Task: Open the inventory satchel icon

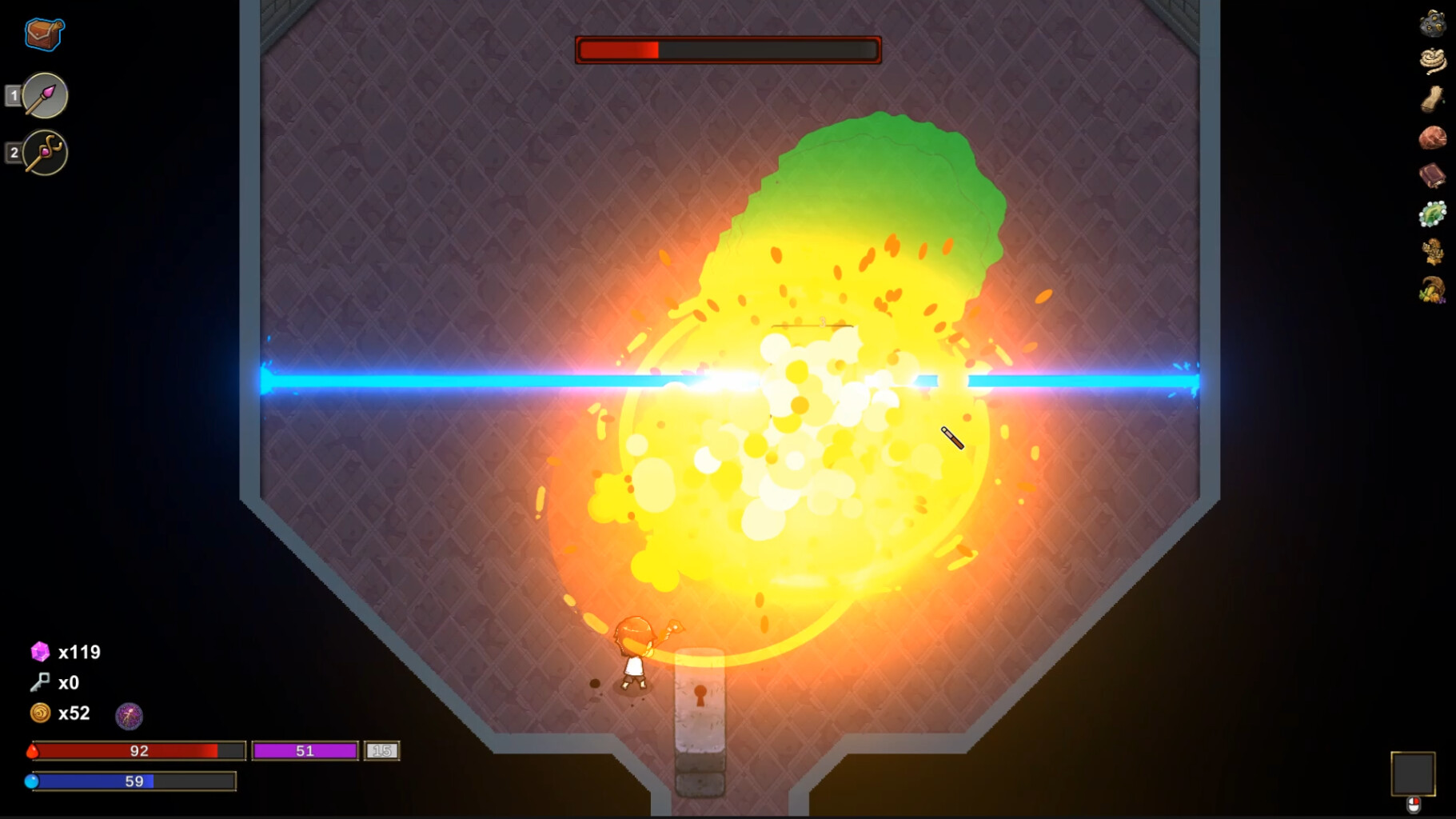Action: pyautogui.click(x=43, y=34)
